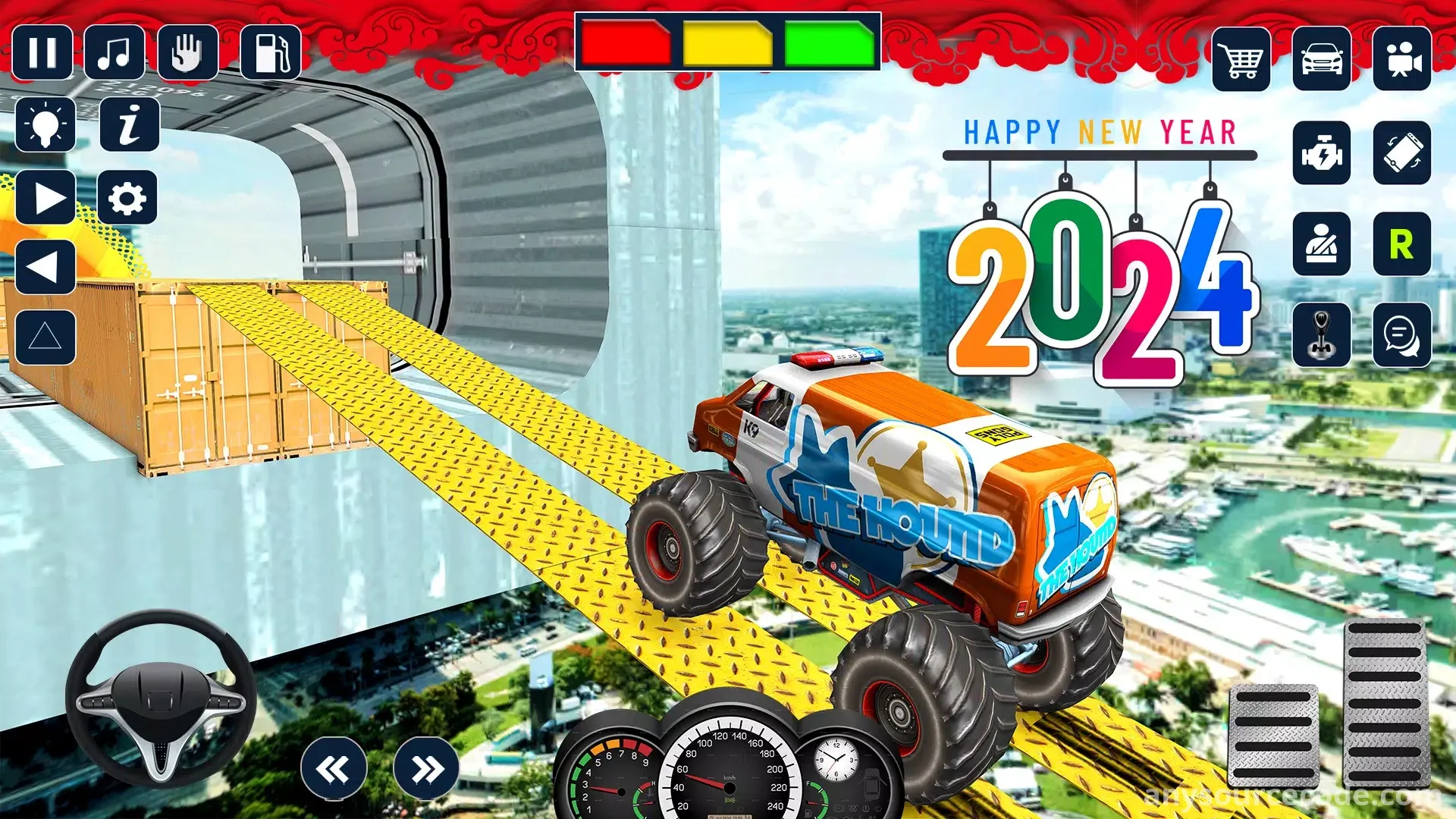Tap the engine icon button
The width and height of the screenshot is (1456, 819).
[x=1322, y=153]
